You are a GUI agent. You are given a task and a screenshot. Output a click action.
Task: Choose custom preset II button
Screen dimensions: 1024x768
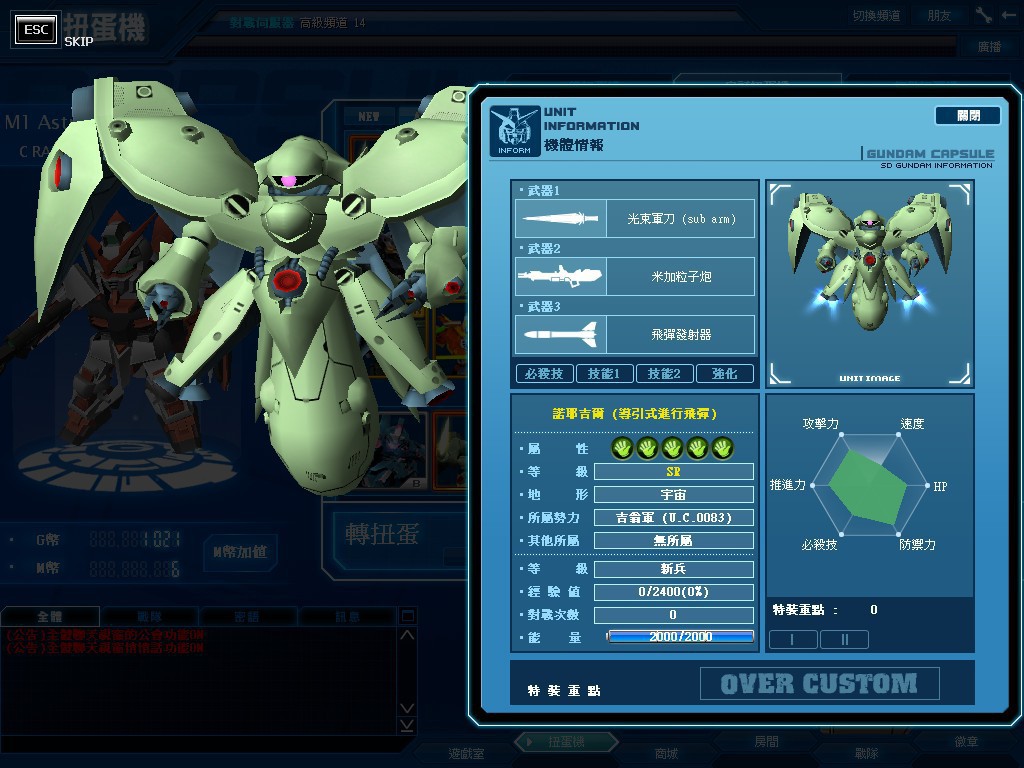click(844, 639)
